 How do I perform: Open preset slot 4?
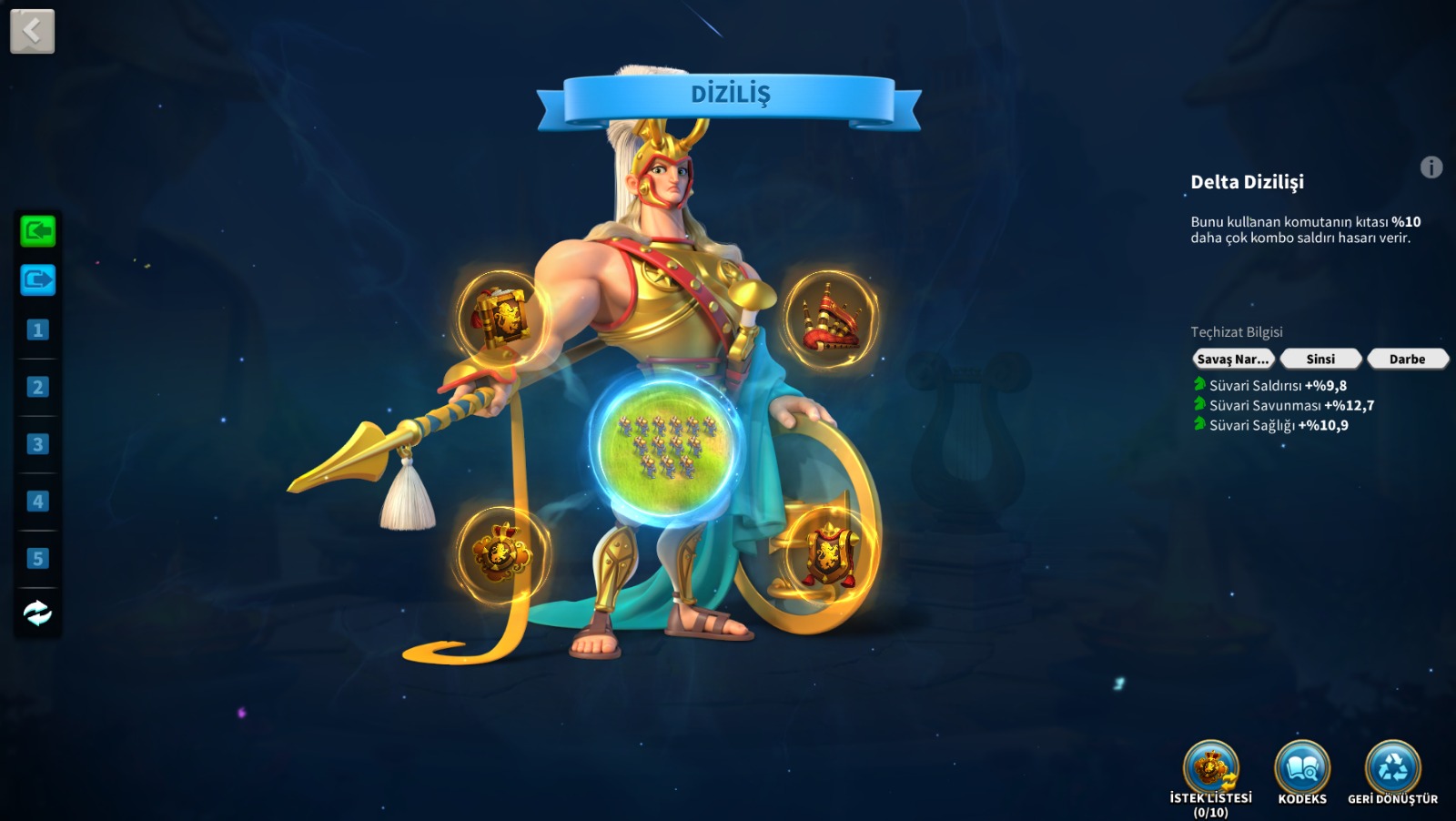[37, 502]
